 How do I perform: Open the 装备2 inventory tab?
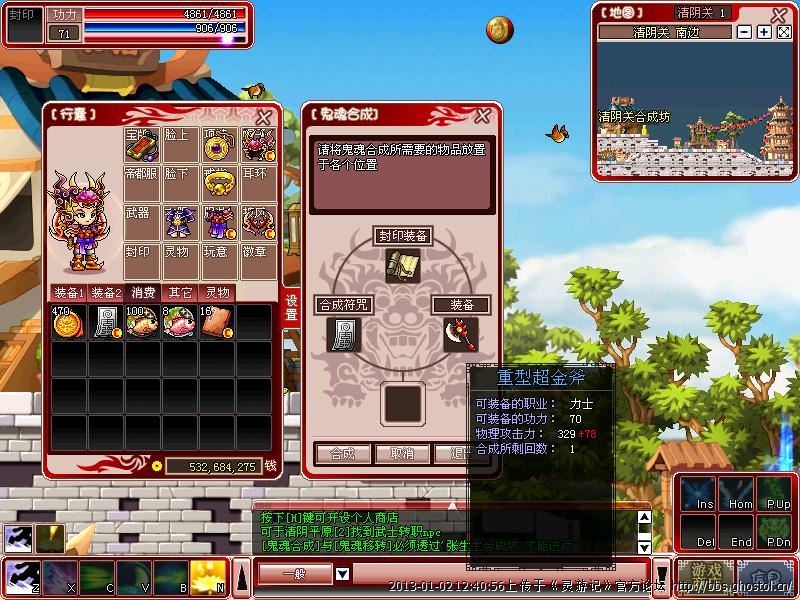[x=106, y=293]
